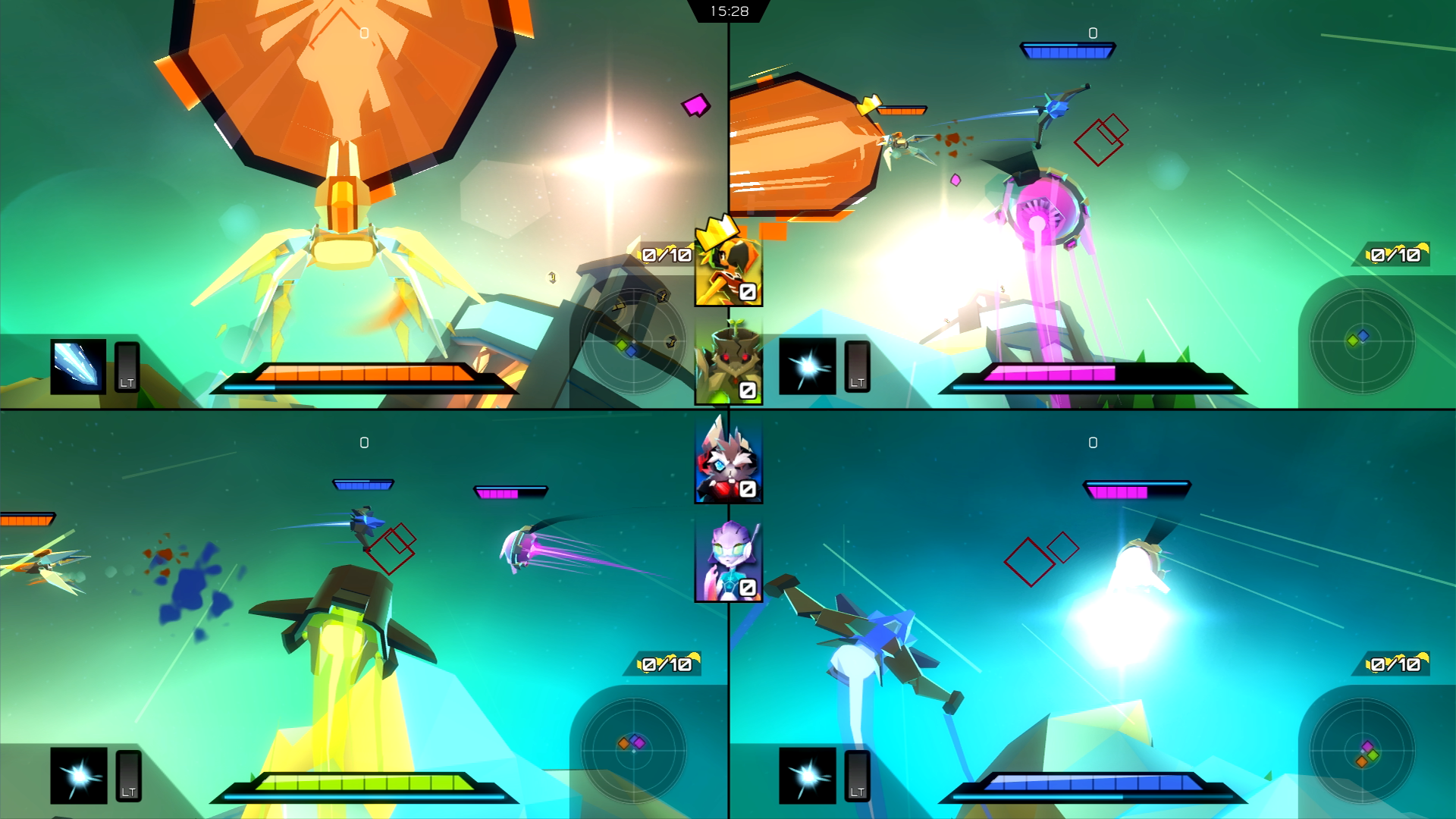
Task: Click the score 0 above the top-right ship
Action: 1092,32
